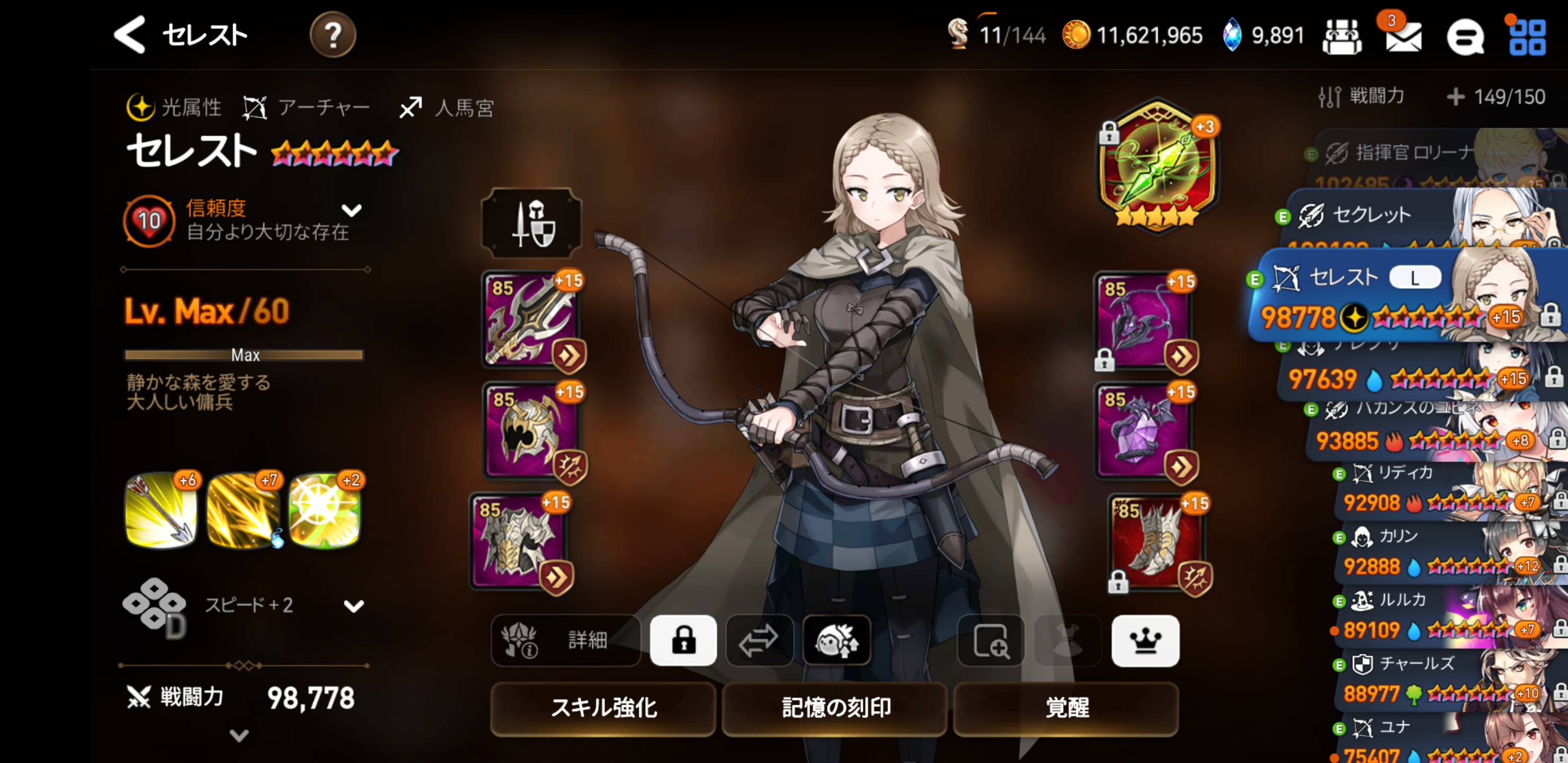The height and width of the screenshot is (763, 1568).
Task: Tap スキル強化 to enhance skills
Action: coord(603,707)
